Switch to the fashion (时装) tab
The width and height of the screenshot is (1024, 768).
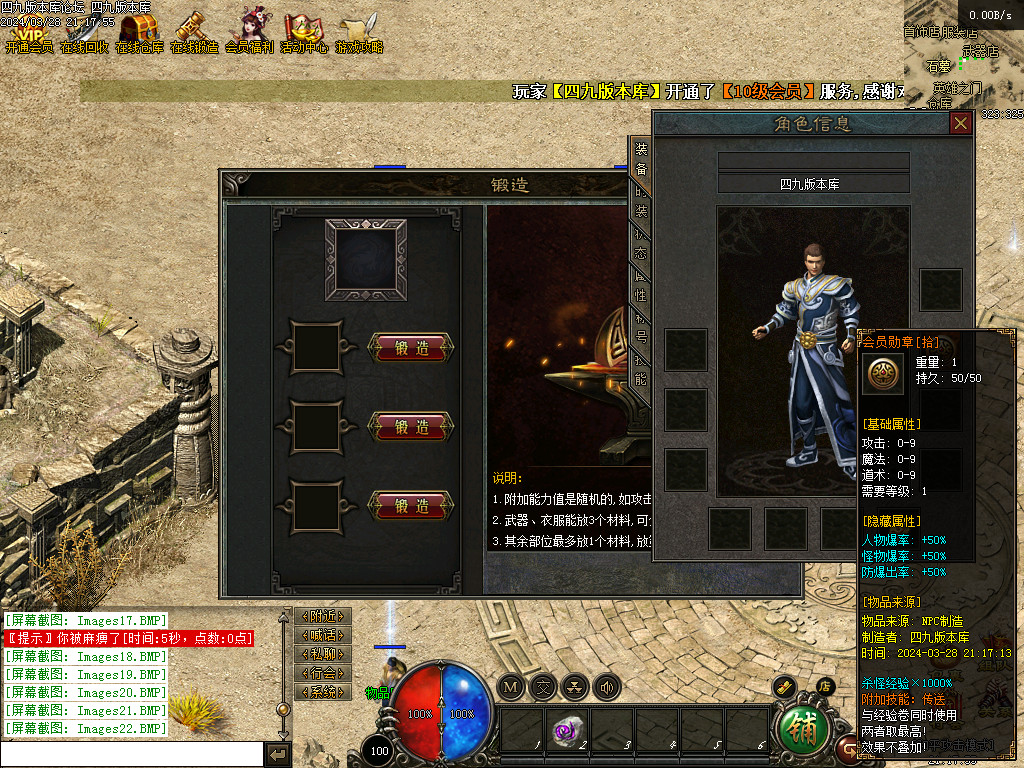[641, 202]
